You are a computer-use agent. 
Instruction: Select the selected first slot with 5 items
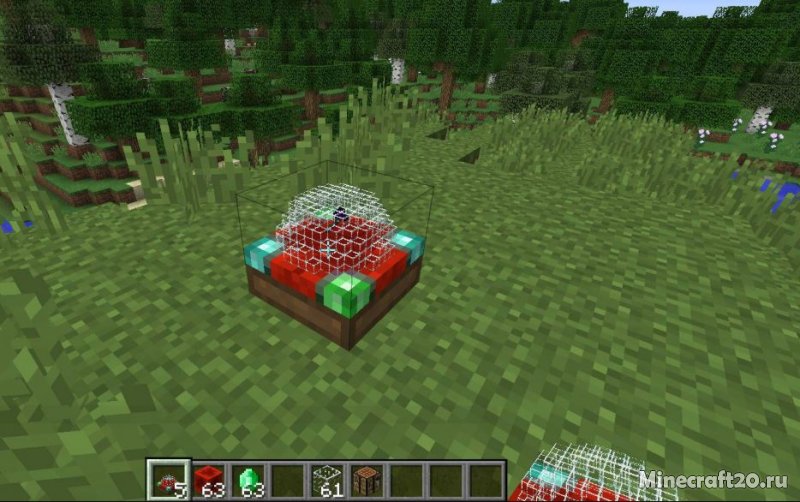click(168, 480)
